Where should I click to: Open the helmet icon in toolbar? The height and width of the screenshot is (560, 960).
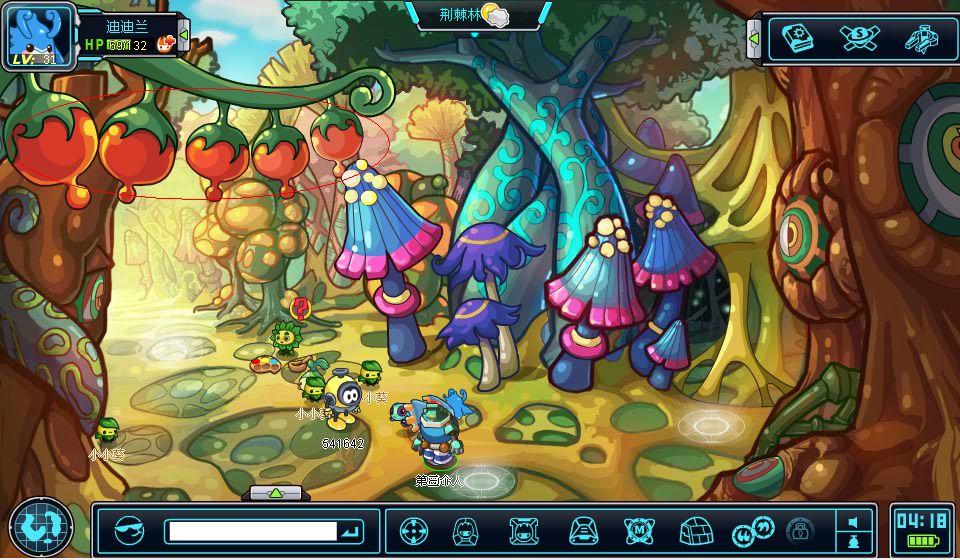click(x=583, y=530)
